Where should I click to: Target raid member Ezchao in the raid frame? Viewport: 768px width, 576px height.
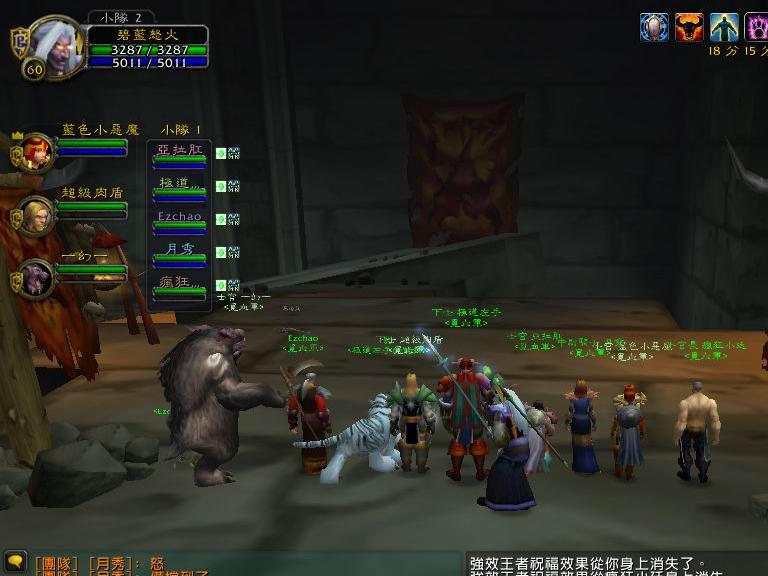point(180,220)
